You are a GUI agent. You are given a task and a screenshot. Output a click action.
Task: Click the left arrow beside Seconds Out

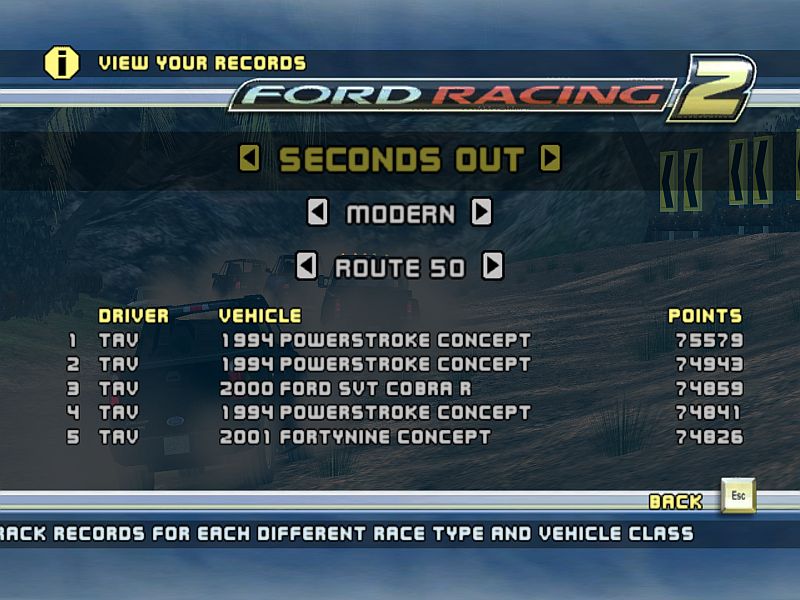[250, 159]
